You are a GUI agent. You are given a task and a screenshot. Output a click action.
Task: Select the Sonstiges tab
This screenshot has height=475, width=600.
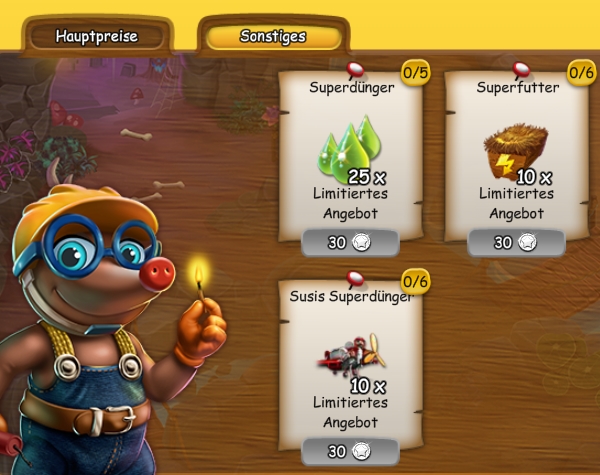(273, 37)
